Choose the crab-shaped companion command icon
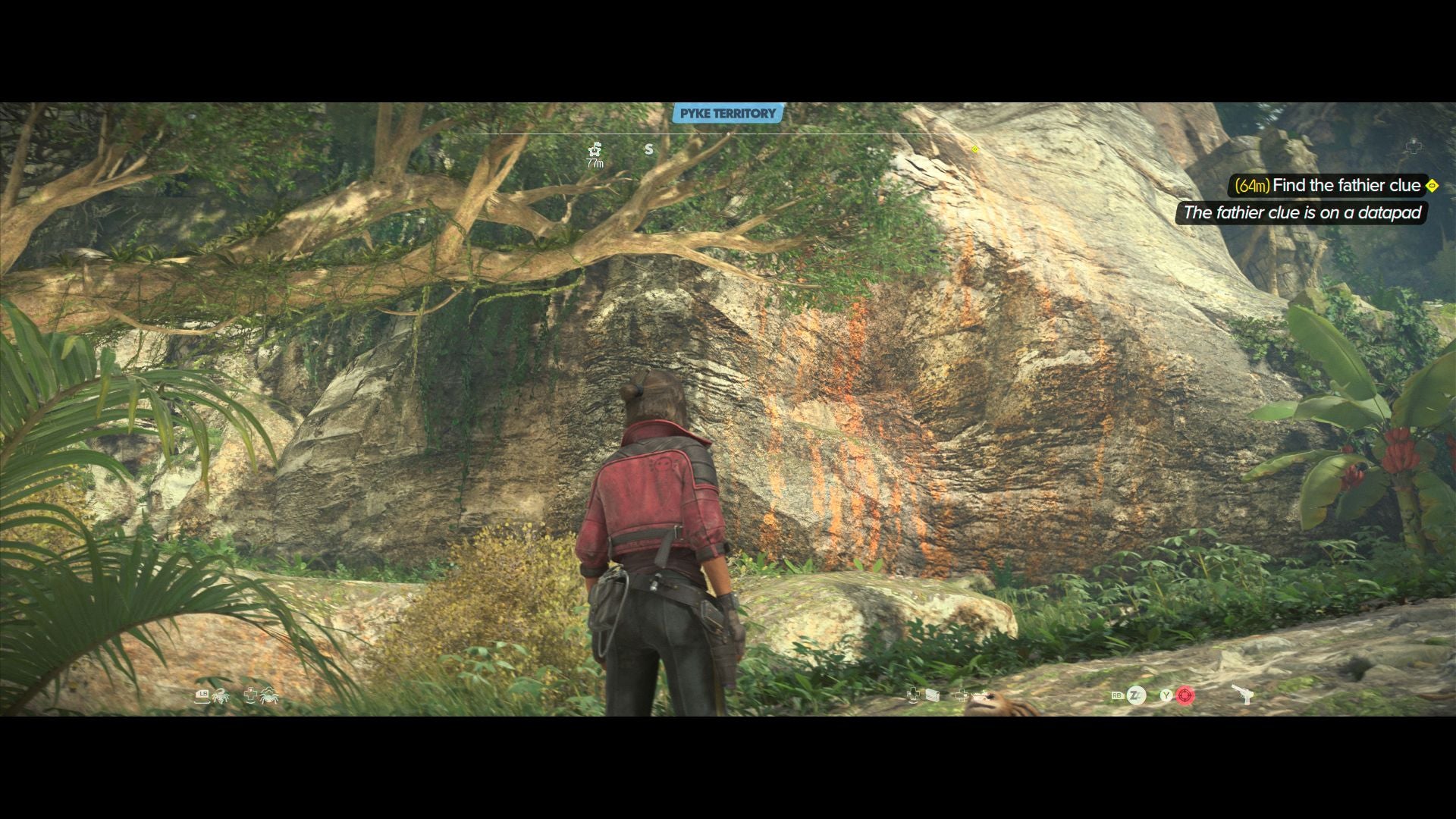The height and width of the screenshot is (819, 1456). click(x=269, y=695)
